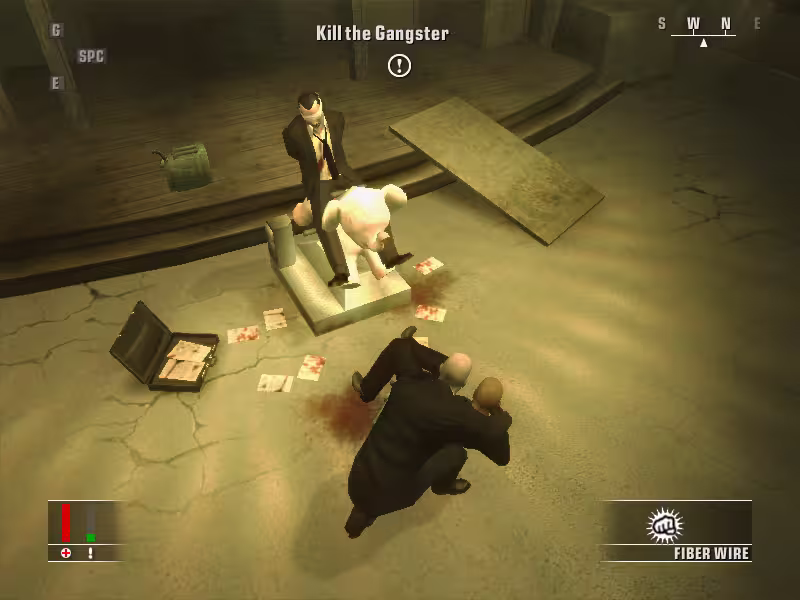Open the objective exclamation mark alert icon
Viewport: 800px width, 600px height.
[399, 66]
